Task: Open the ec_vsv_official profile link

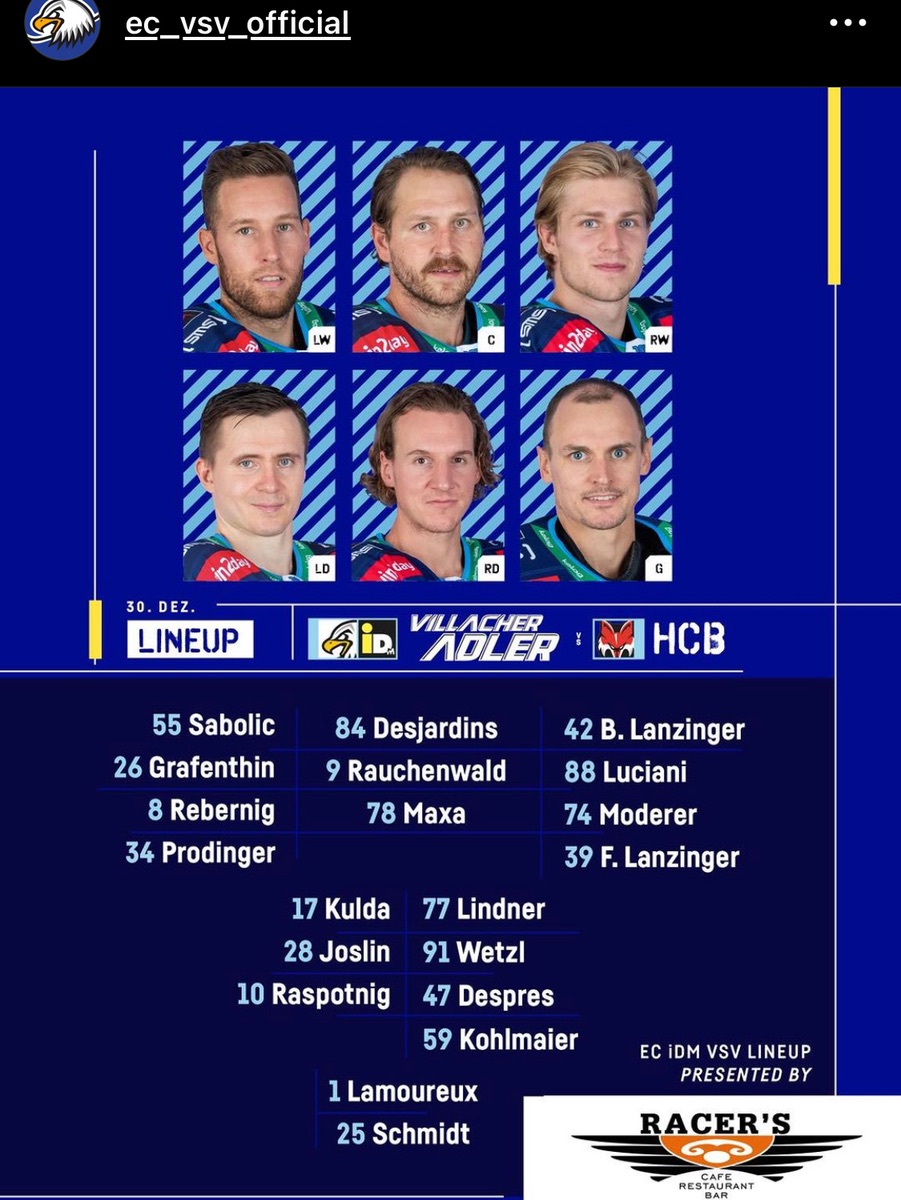Action: 237,24
